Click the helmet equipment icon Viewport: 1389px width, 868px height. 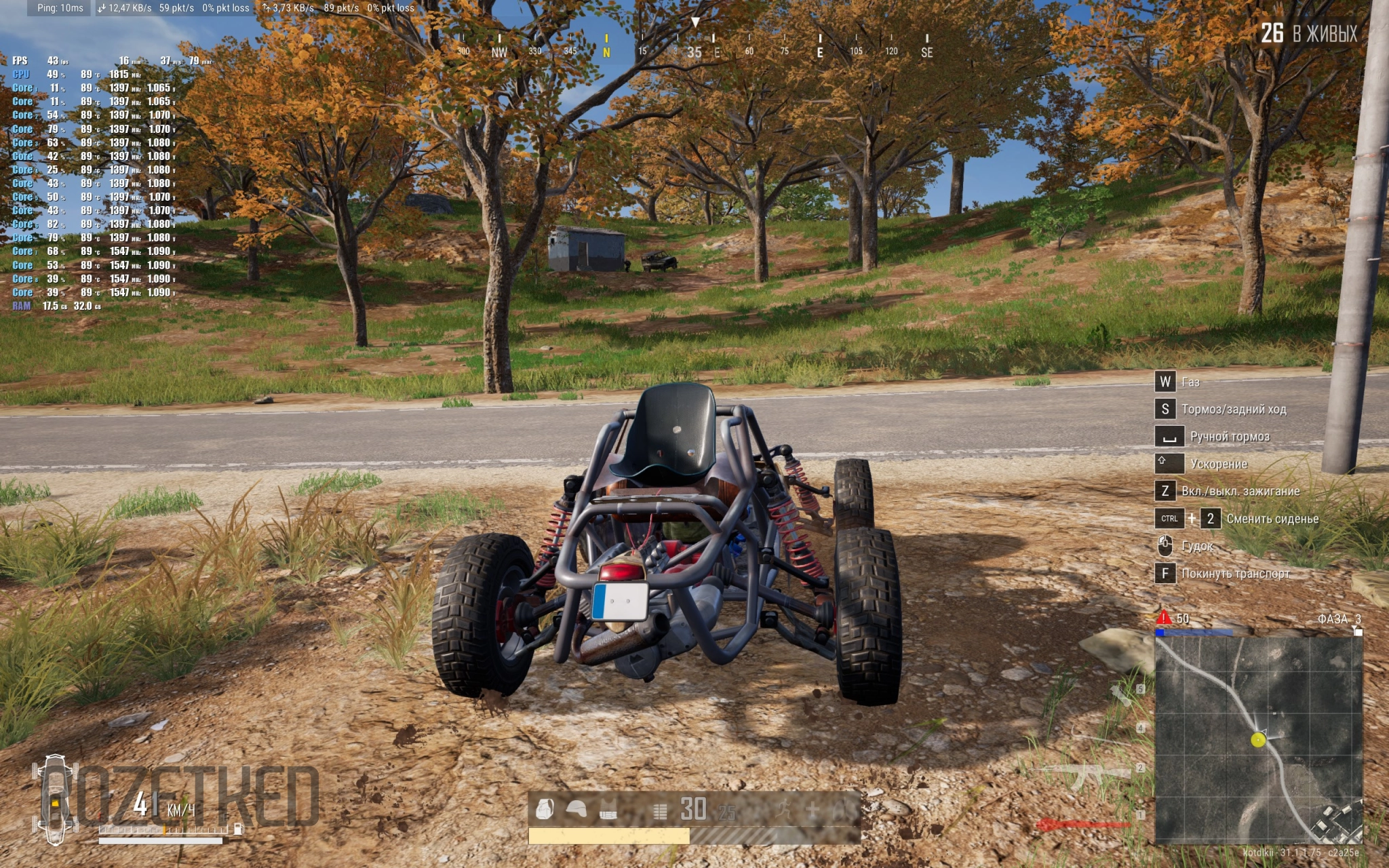[576, 809]
